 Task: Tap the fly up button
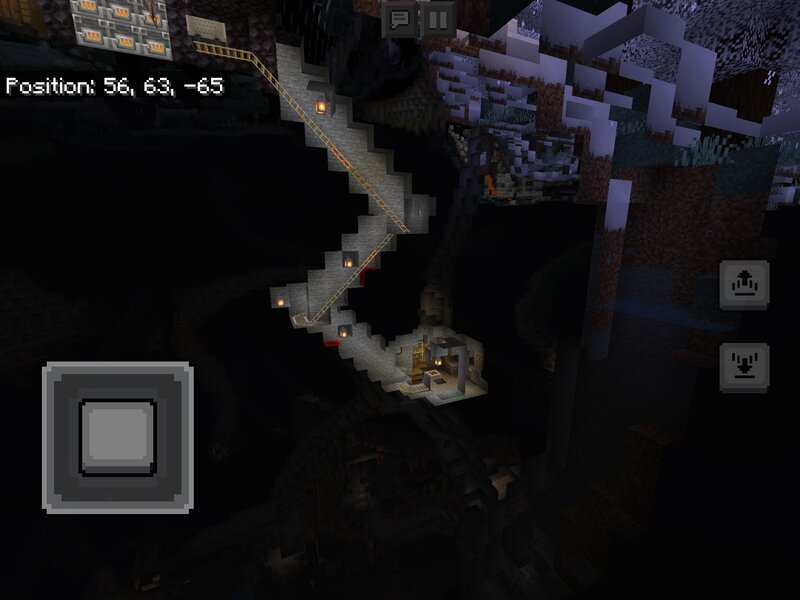coord(744,285)
